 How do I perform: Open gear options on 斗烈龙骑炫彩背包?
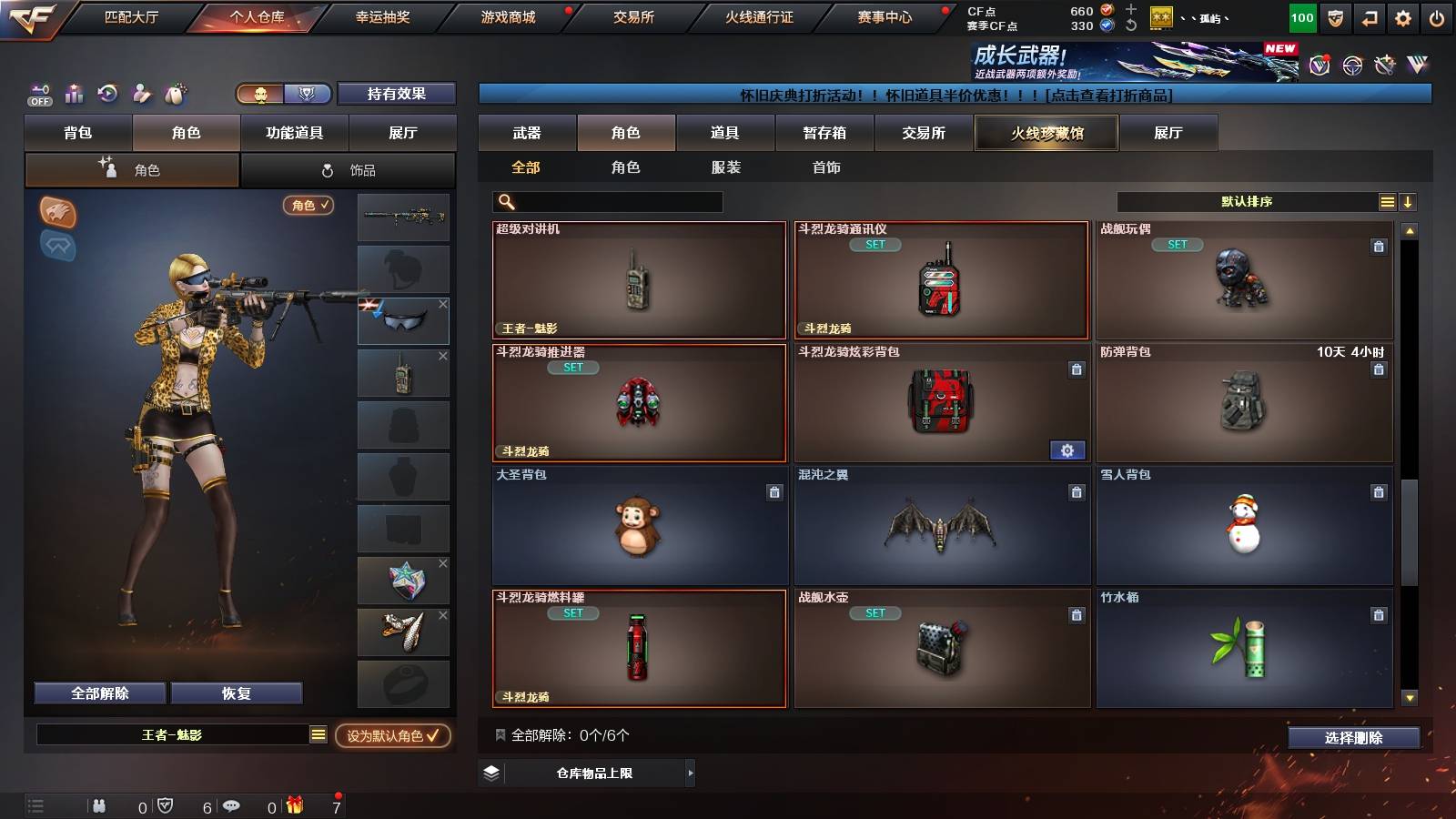[1067, 450]
